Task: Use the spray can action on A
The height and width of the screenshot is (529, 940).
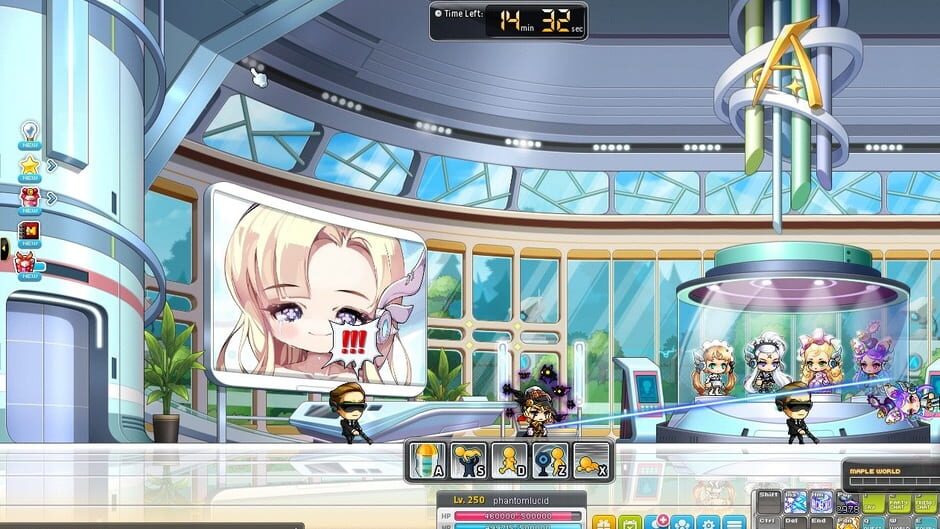Action: click(x=428, y=461)
